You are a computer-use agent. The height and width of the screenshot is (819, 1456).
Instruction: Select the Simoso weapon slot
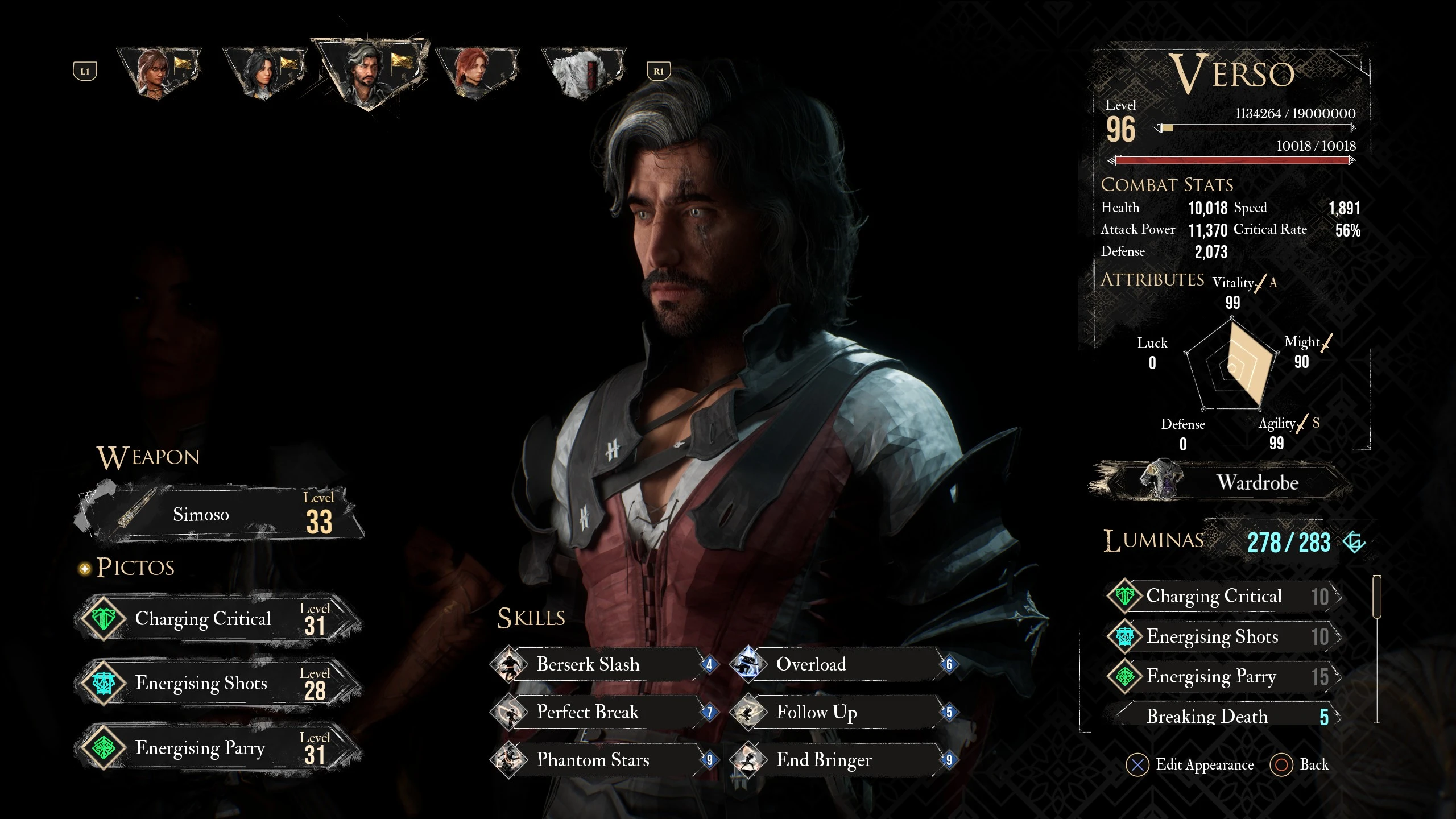pyautogui.click(x=219, y=514)
